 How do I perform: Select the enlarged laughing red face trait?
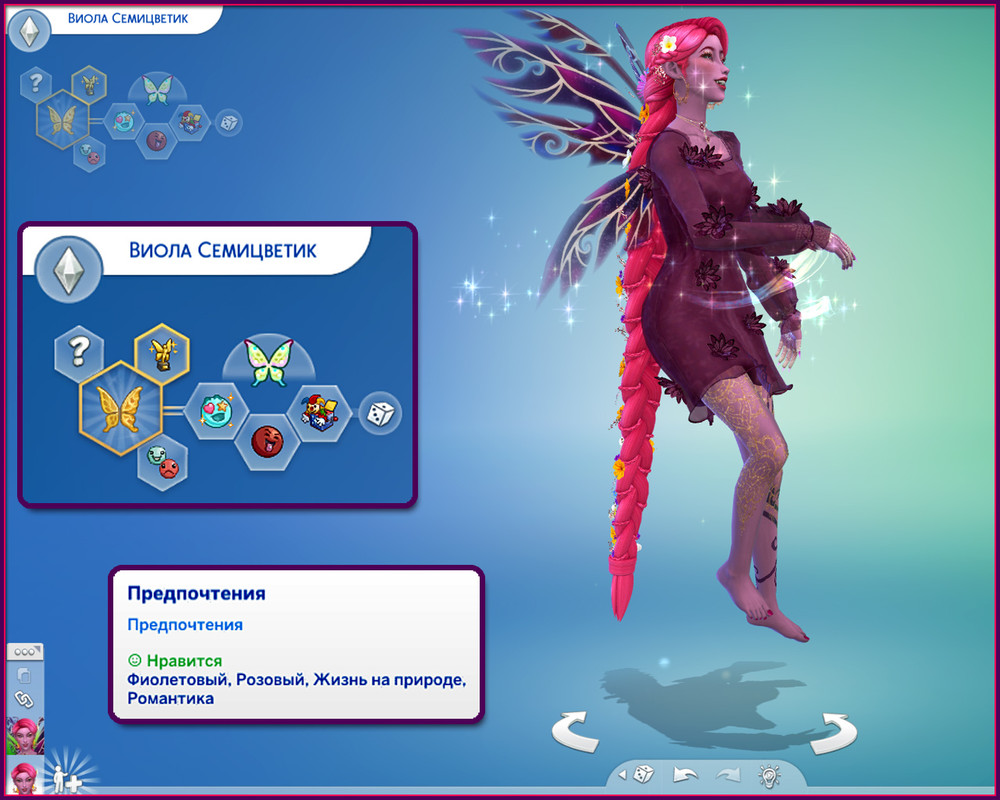click(265, 440)
